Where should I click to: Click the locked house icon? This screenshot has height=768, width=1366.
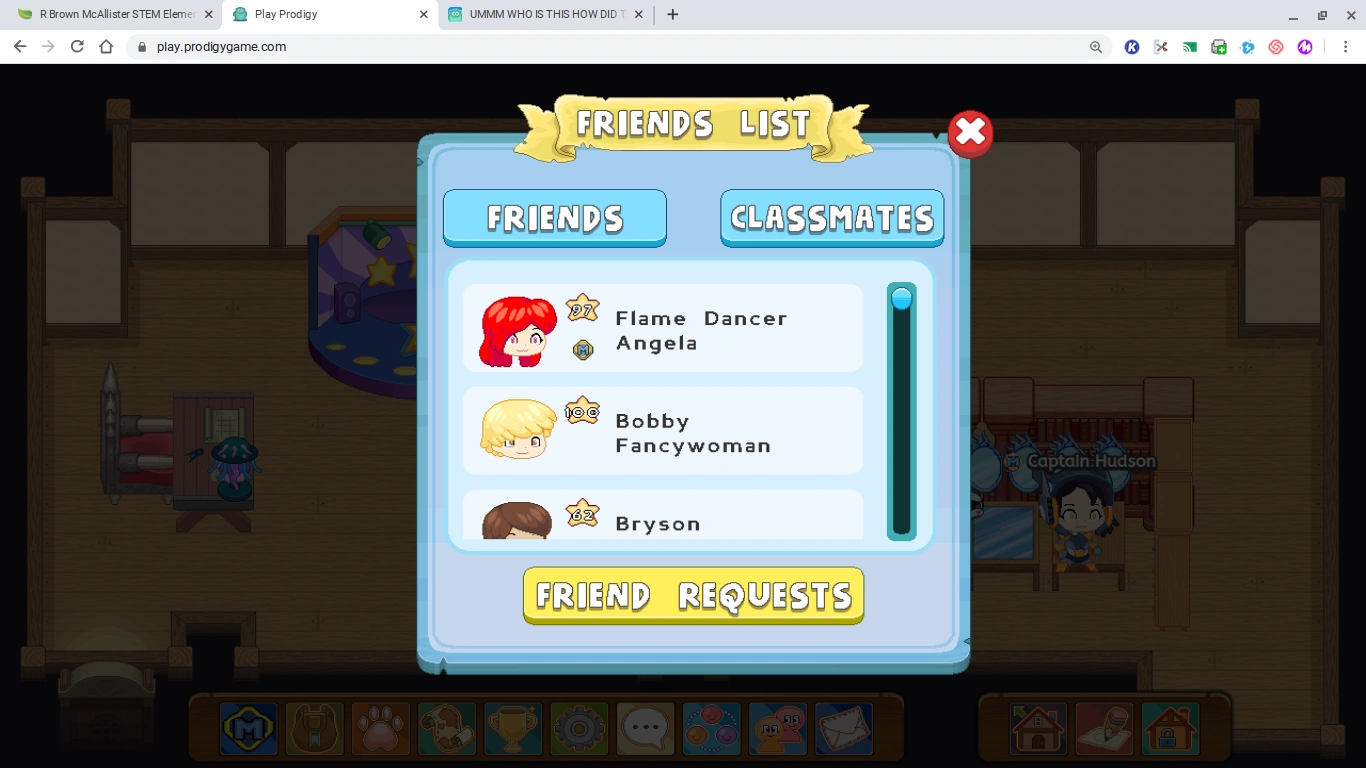pos(1171,729)
